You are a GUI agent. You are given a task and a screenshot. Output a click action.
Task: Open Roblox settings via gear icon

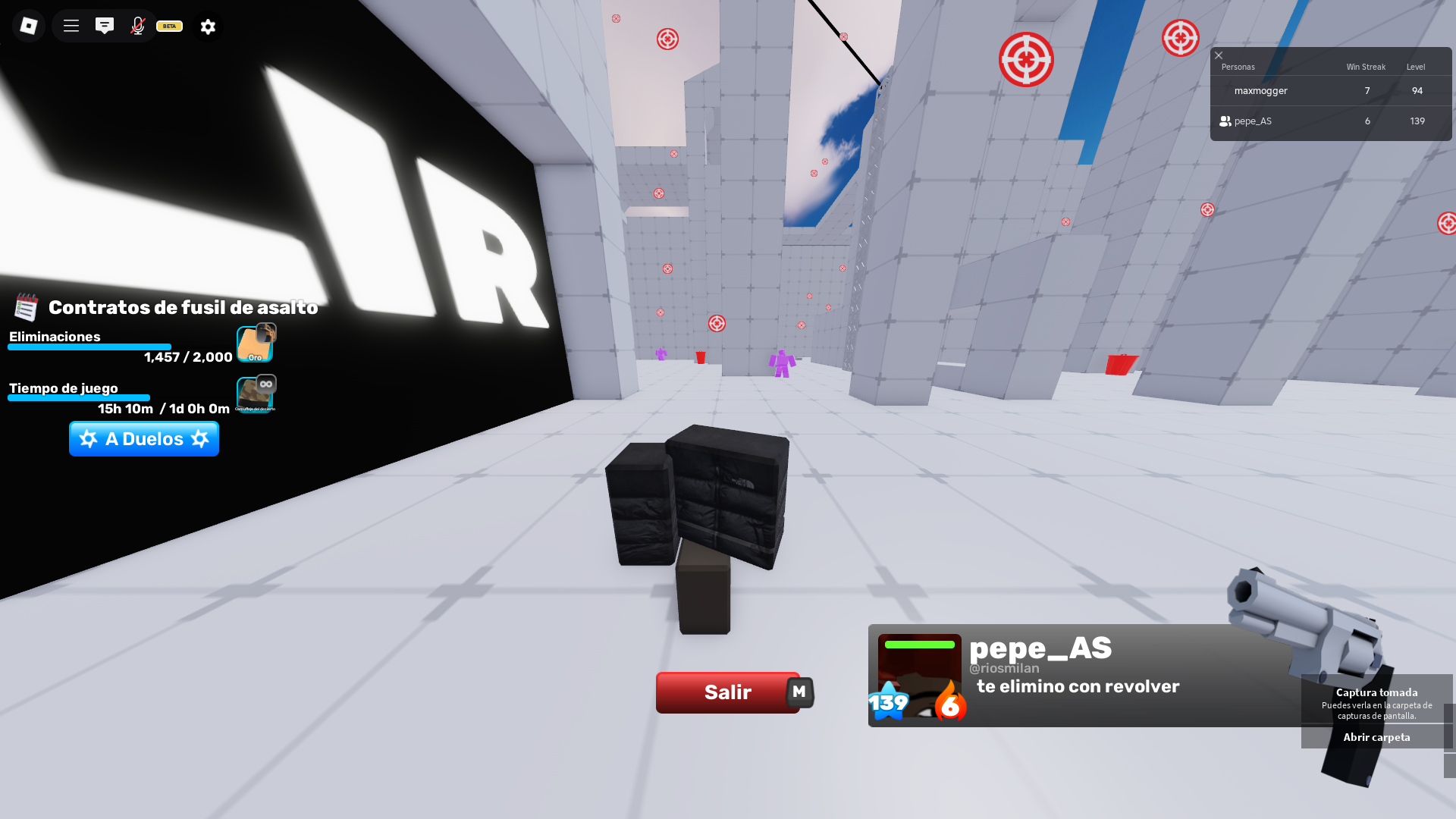(x=207, y=26)
